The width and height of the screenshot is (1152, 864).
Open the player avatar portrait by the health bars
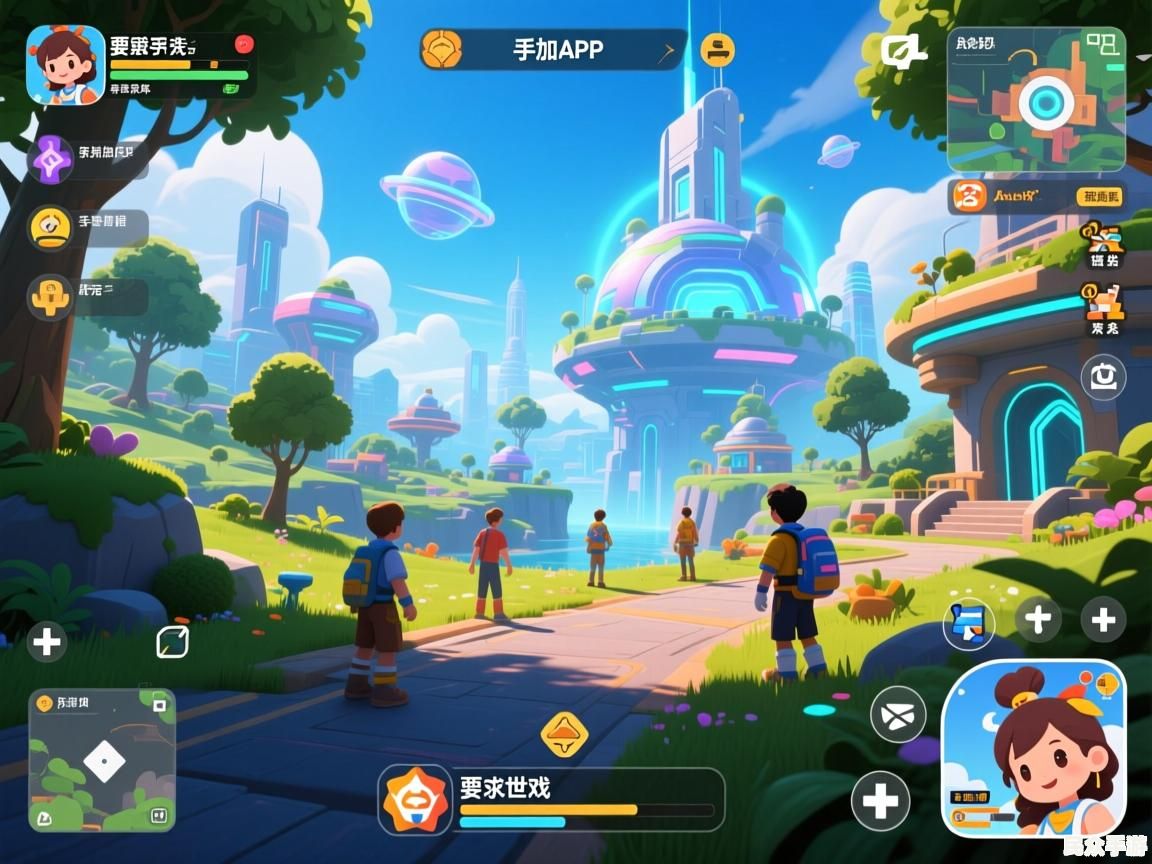(x=66, y=65)
